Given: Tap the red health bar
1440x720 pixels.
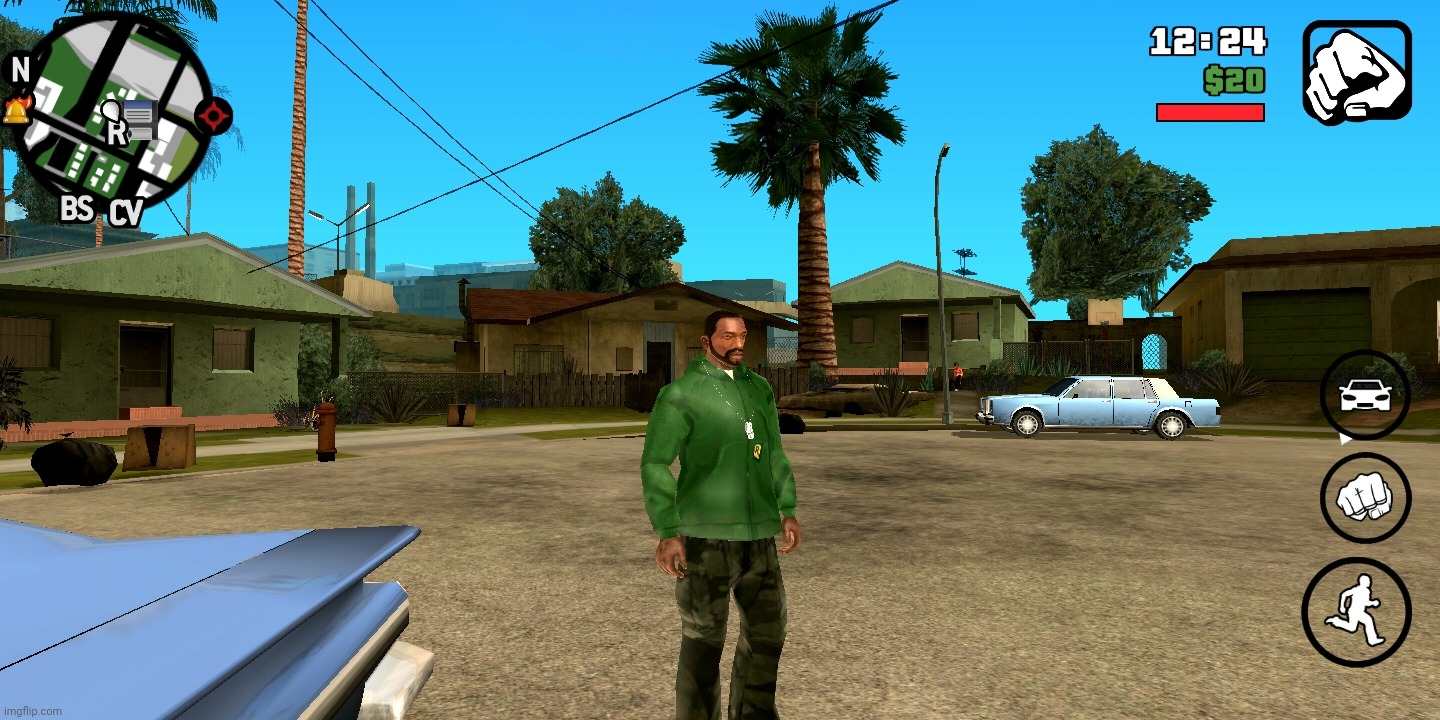Looking at the screenshot, I should [x=1211, y=111].
